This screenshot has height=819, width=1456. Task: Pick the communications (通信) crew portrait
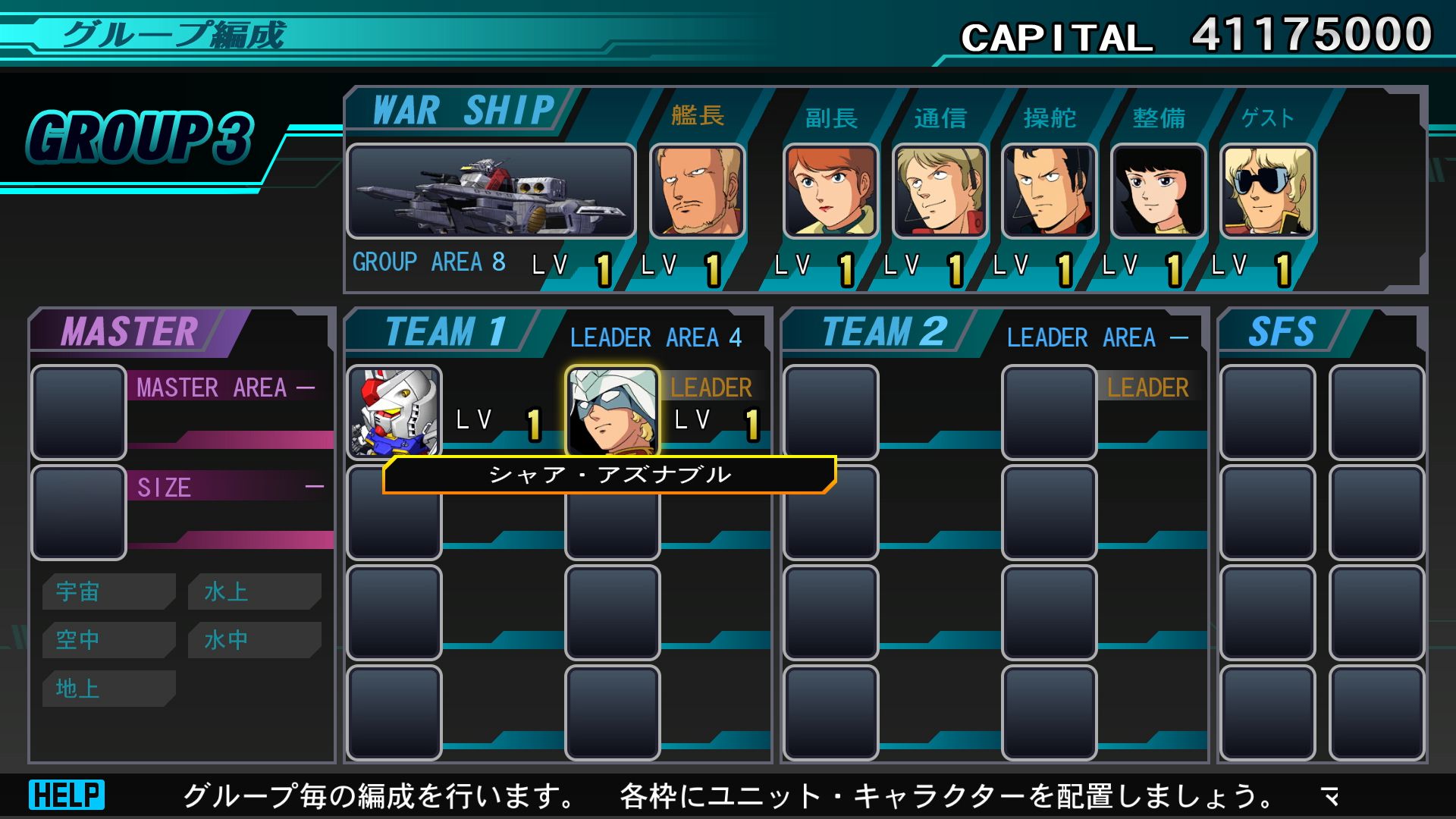click(940, 191)
